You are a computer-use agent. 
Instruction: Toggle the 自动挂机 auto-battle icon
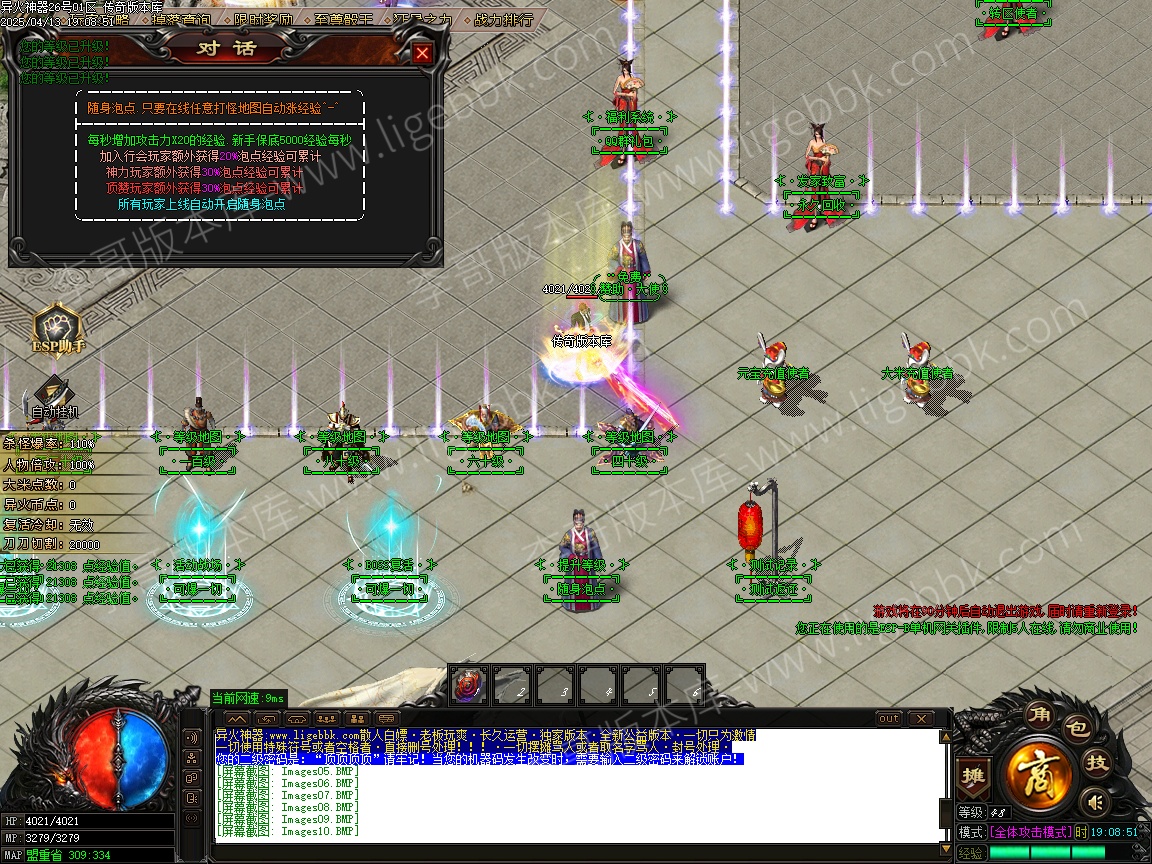(54, 396)
